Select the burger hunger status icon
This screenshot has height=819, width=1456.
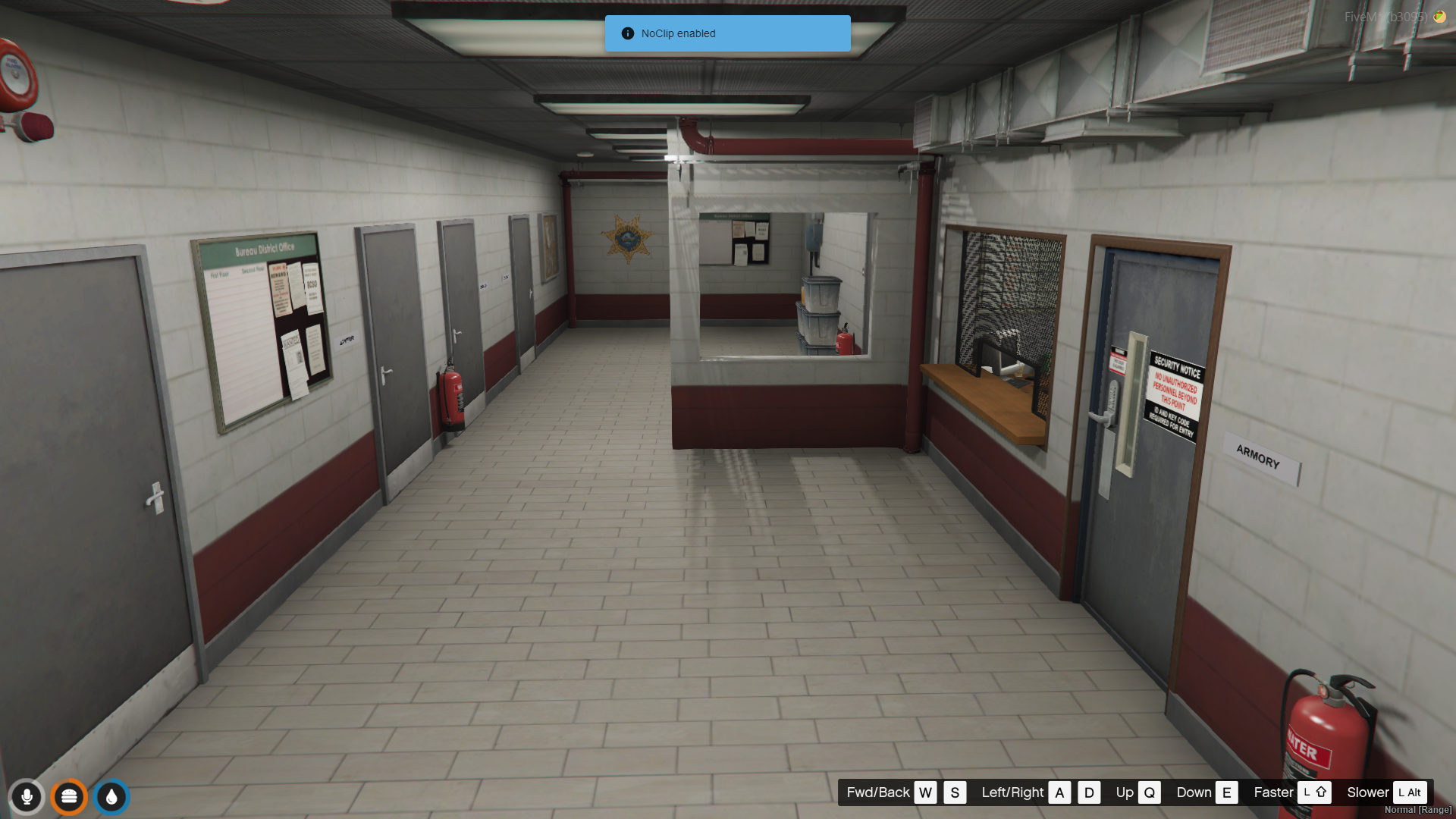pos(69,797)
